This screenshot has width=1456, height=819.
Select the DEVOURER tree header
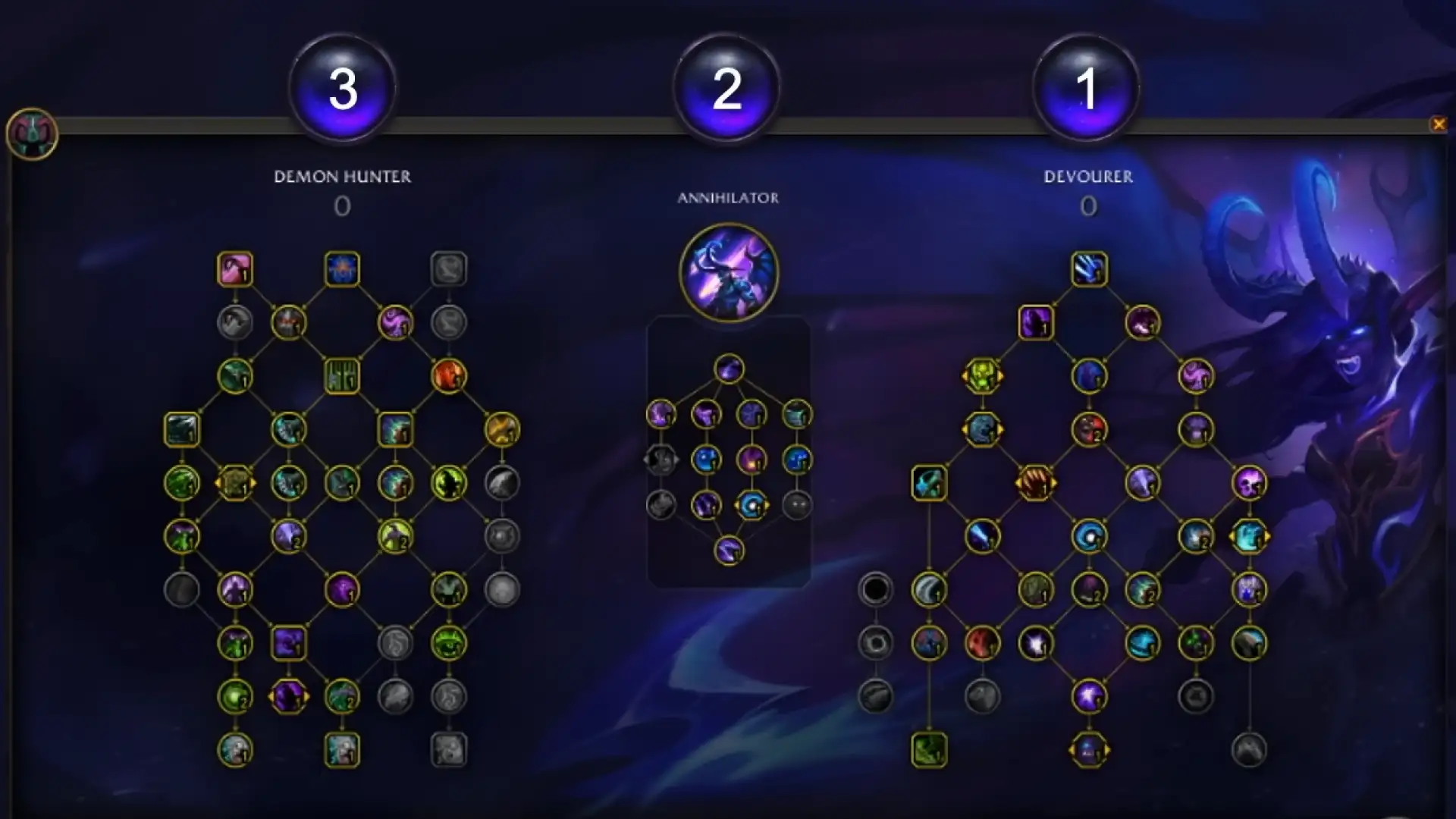(1088, 177)
